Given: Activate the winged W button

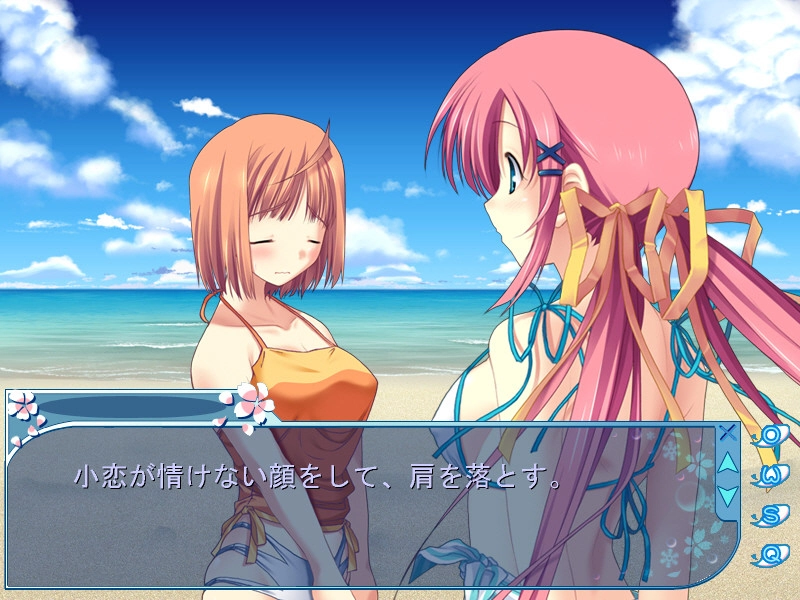Looking at the screenshot, I should coord(772,475).
